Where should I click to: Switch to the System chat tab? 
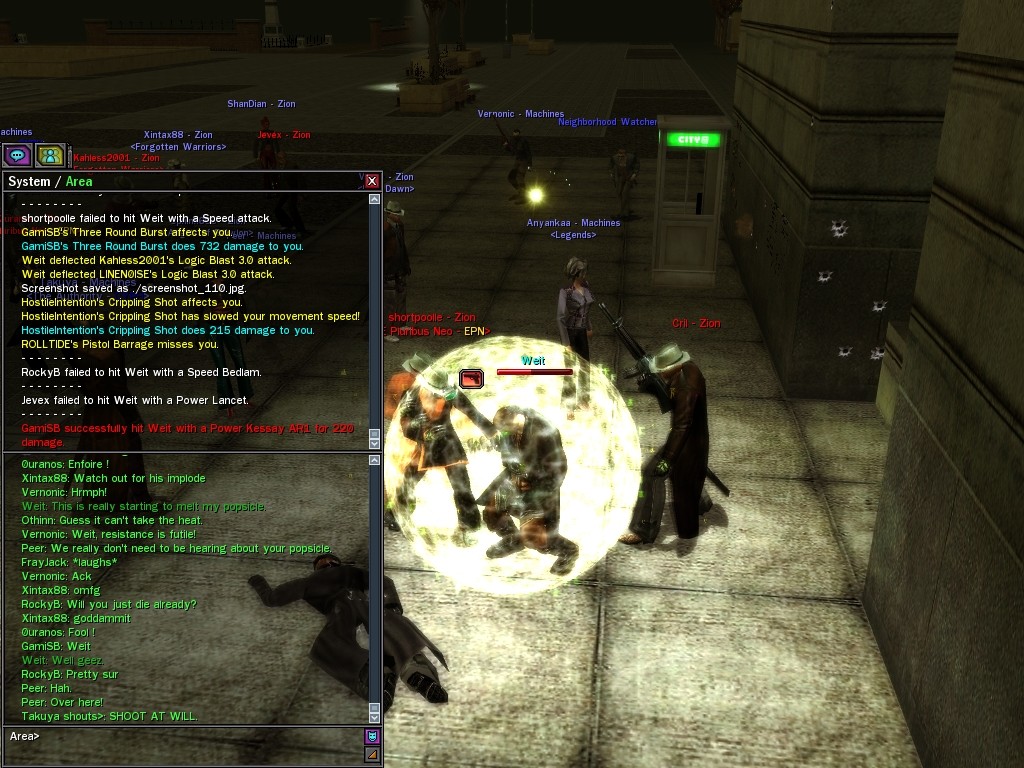click(28, 182)
